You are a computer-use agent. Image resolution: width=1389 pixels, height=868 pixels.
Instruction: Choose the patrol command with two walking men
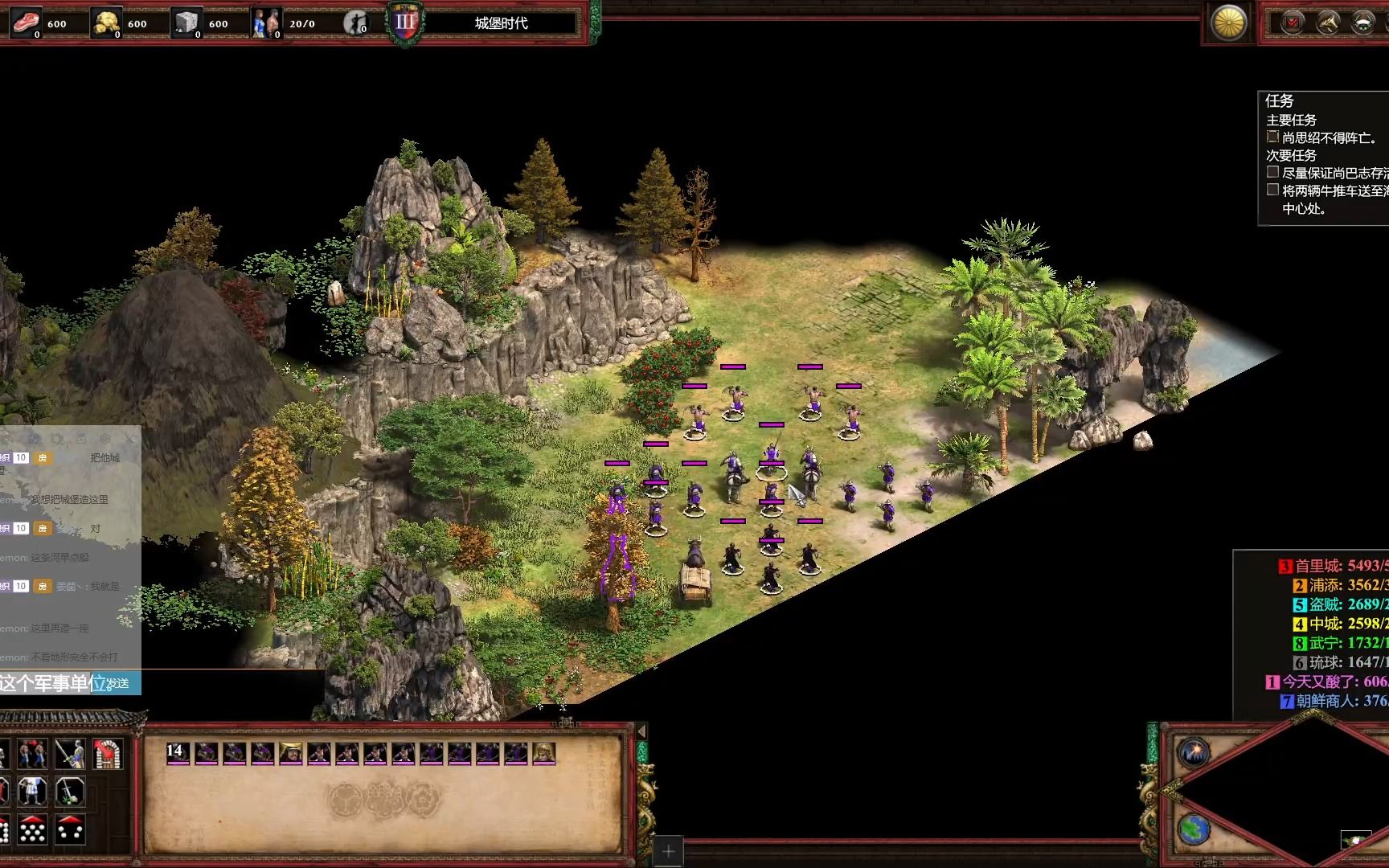coord(32,754)
